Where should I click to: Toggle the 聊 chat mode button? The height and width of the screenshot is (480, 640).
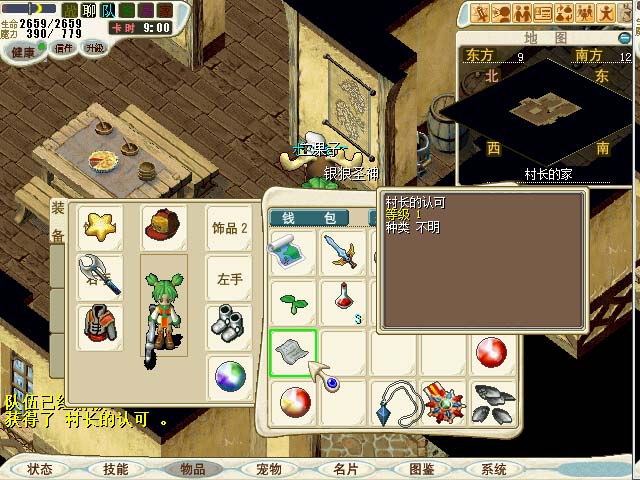coord(89,10)
